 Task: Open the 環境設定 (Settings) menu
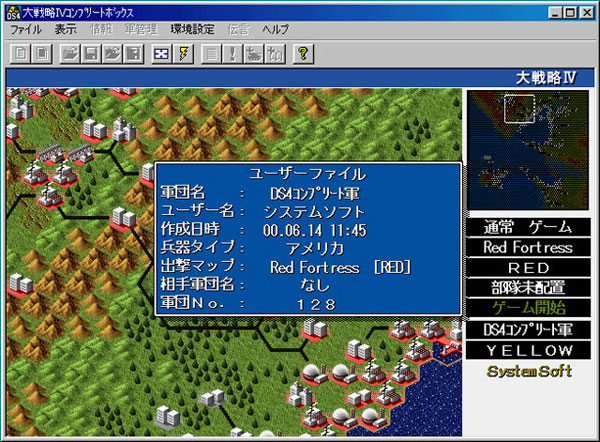coord(191,30)
